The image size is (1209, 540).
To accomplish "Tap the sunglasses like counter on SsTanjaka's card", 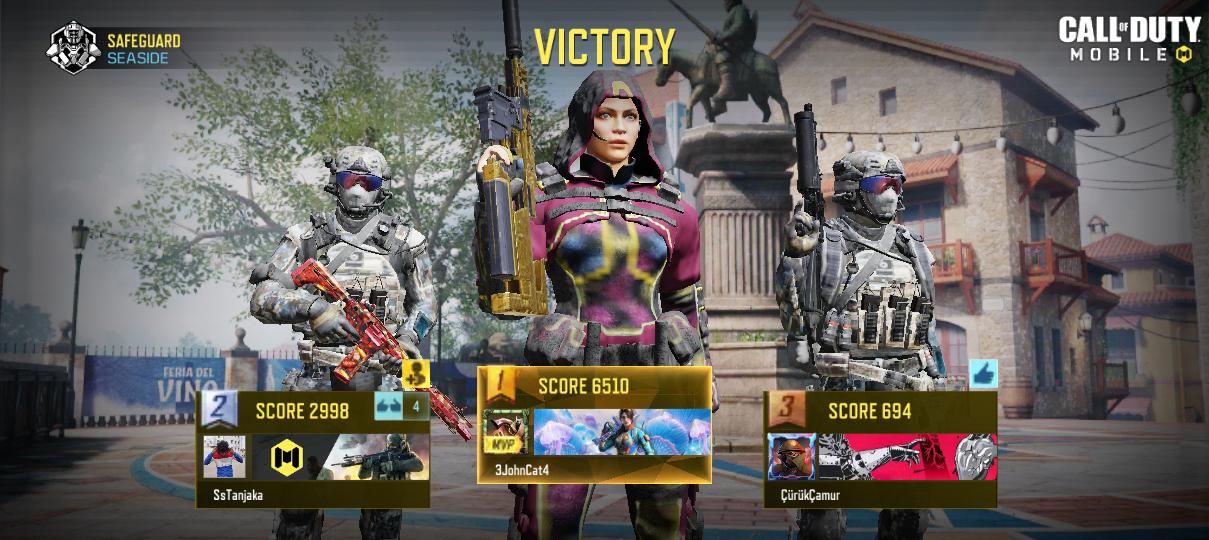I will [x=401, y=406].
